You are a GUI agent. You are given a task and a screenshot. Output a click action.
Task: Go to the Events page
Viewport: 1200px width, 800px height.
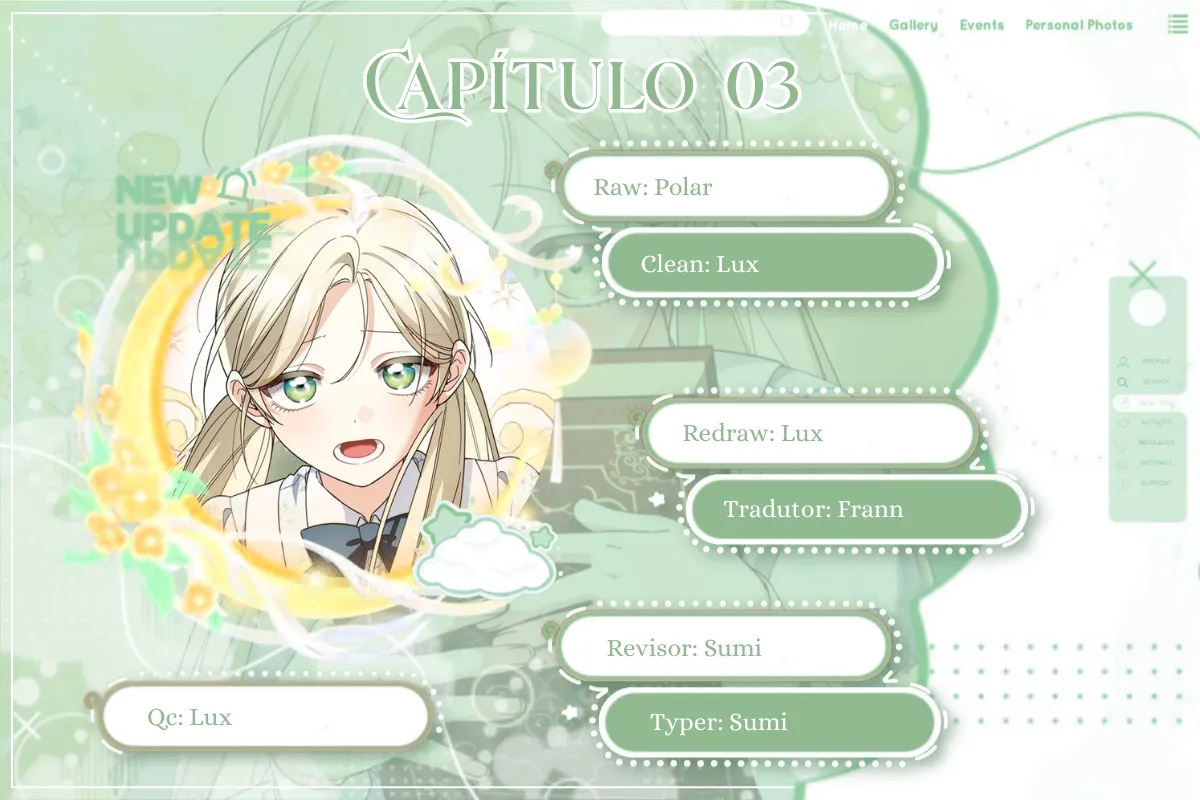pos(981,25)
